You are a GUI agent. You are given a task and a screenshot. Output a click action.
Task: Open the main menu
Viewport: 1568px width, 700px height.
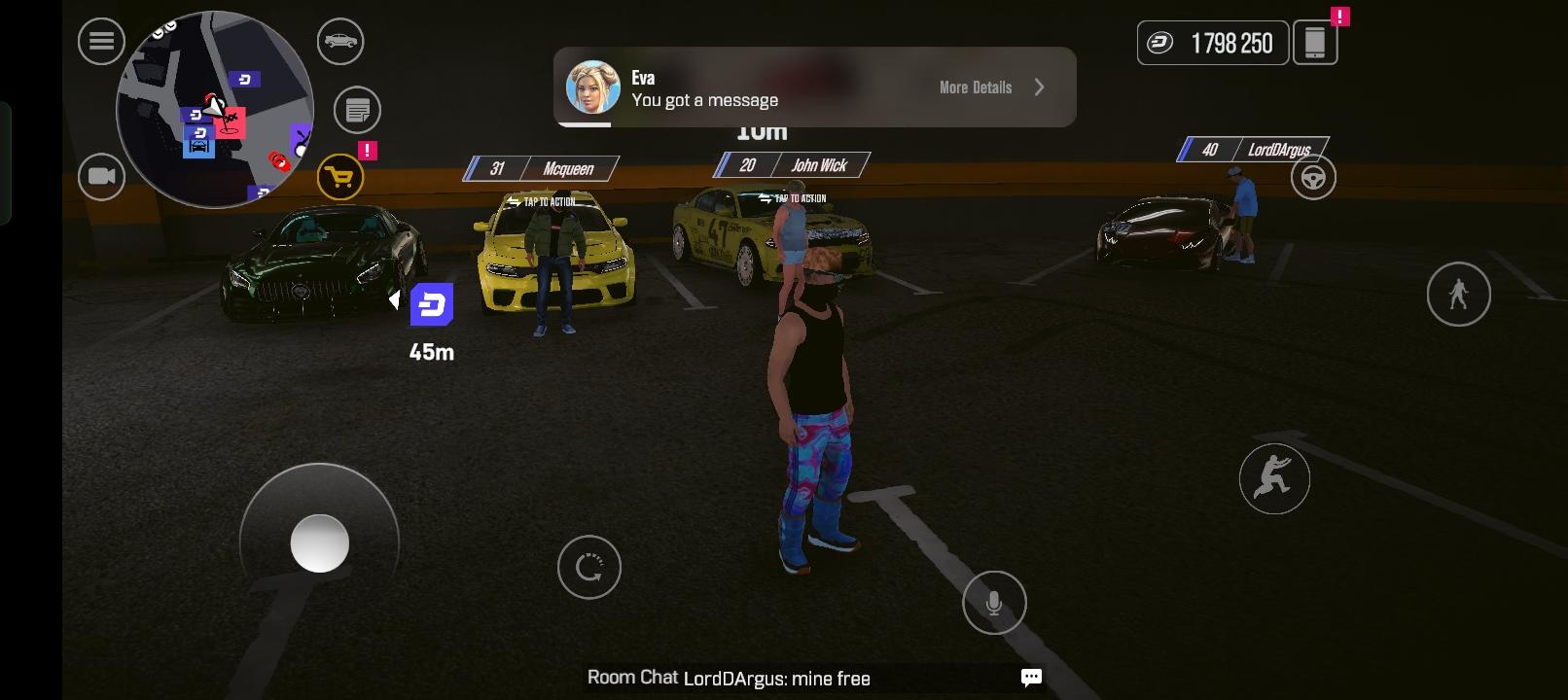click(101, 42)
